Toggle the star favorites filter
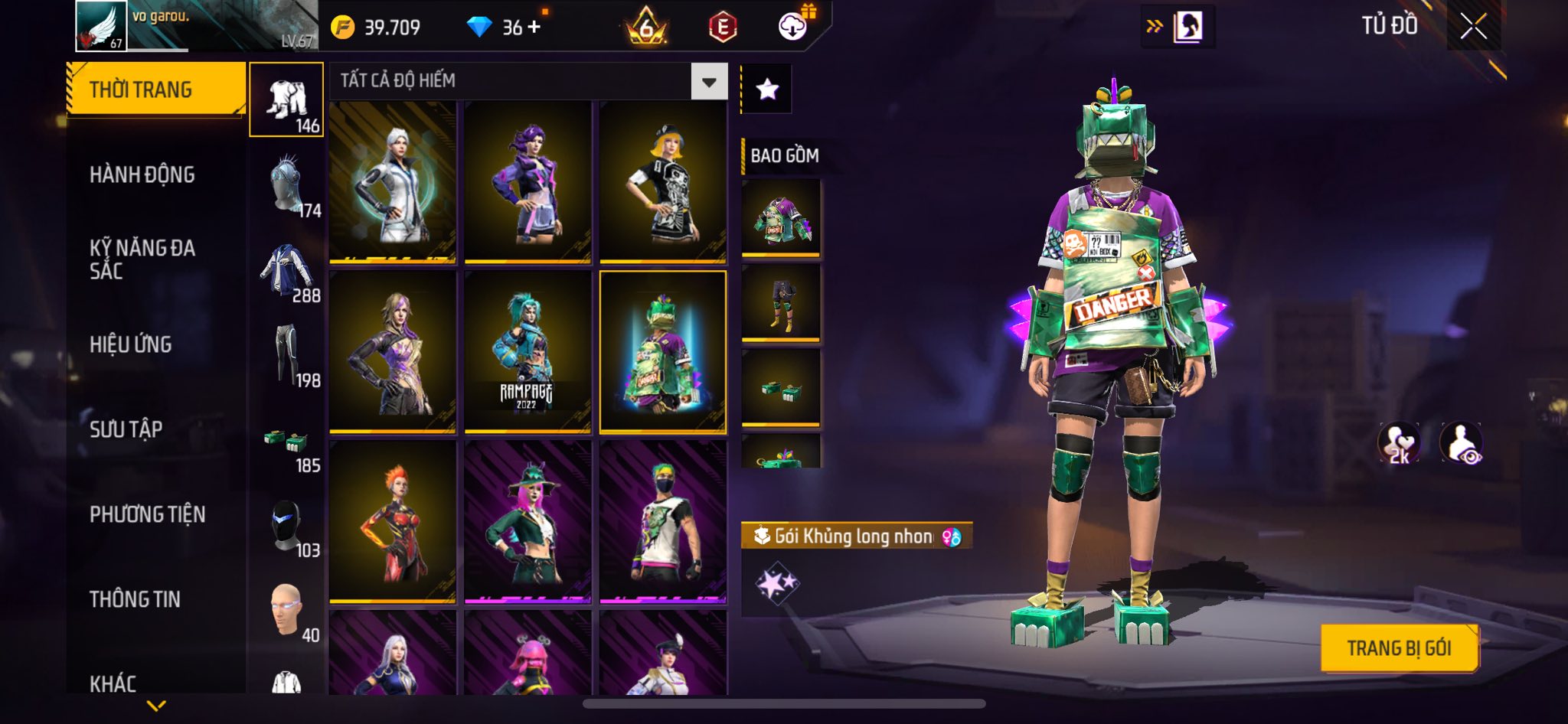 [x=767, y=90]
